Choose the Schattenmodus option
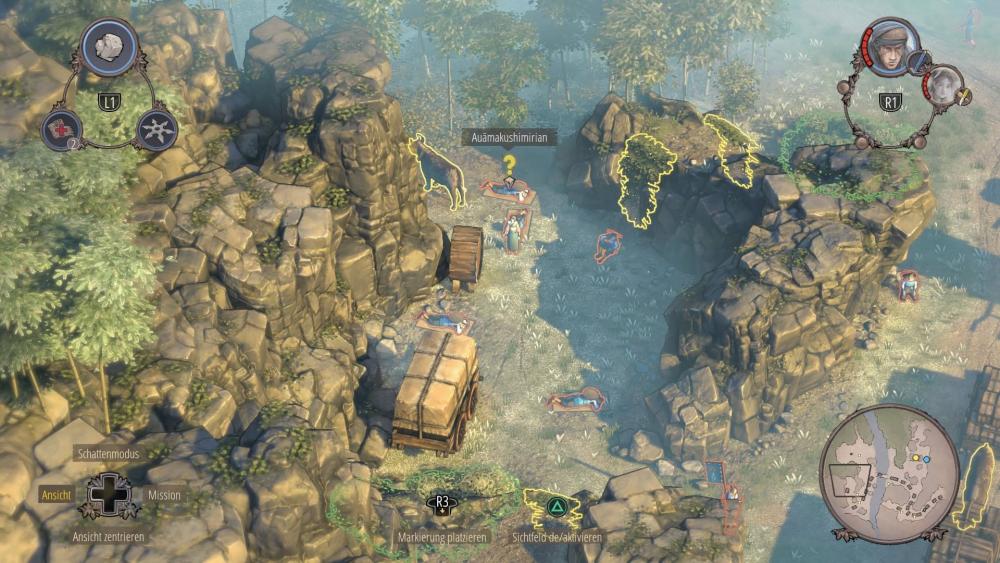 click(111, 453)
